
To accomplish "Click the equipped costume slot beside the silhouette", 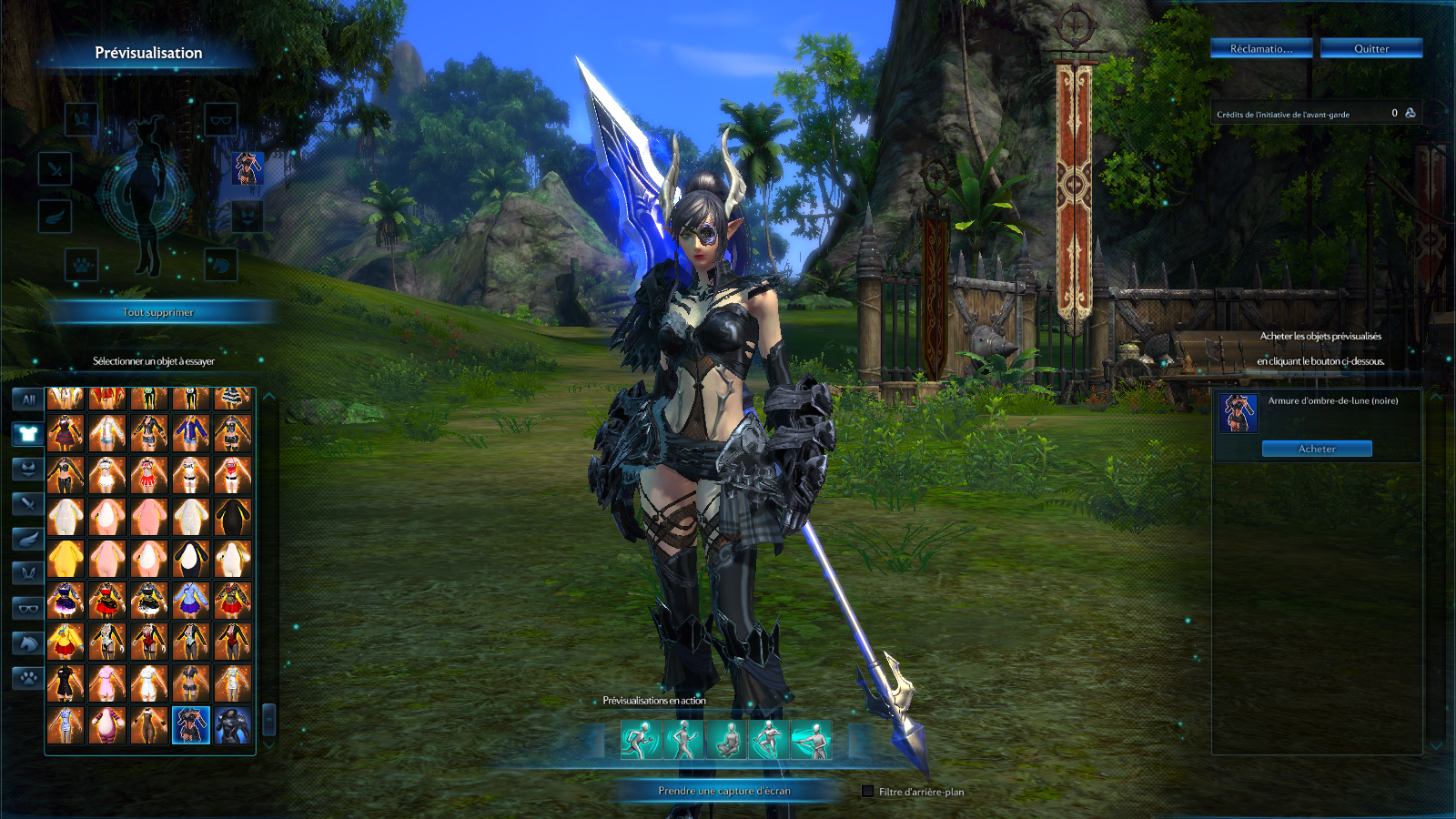I will (247, 167).
